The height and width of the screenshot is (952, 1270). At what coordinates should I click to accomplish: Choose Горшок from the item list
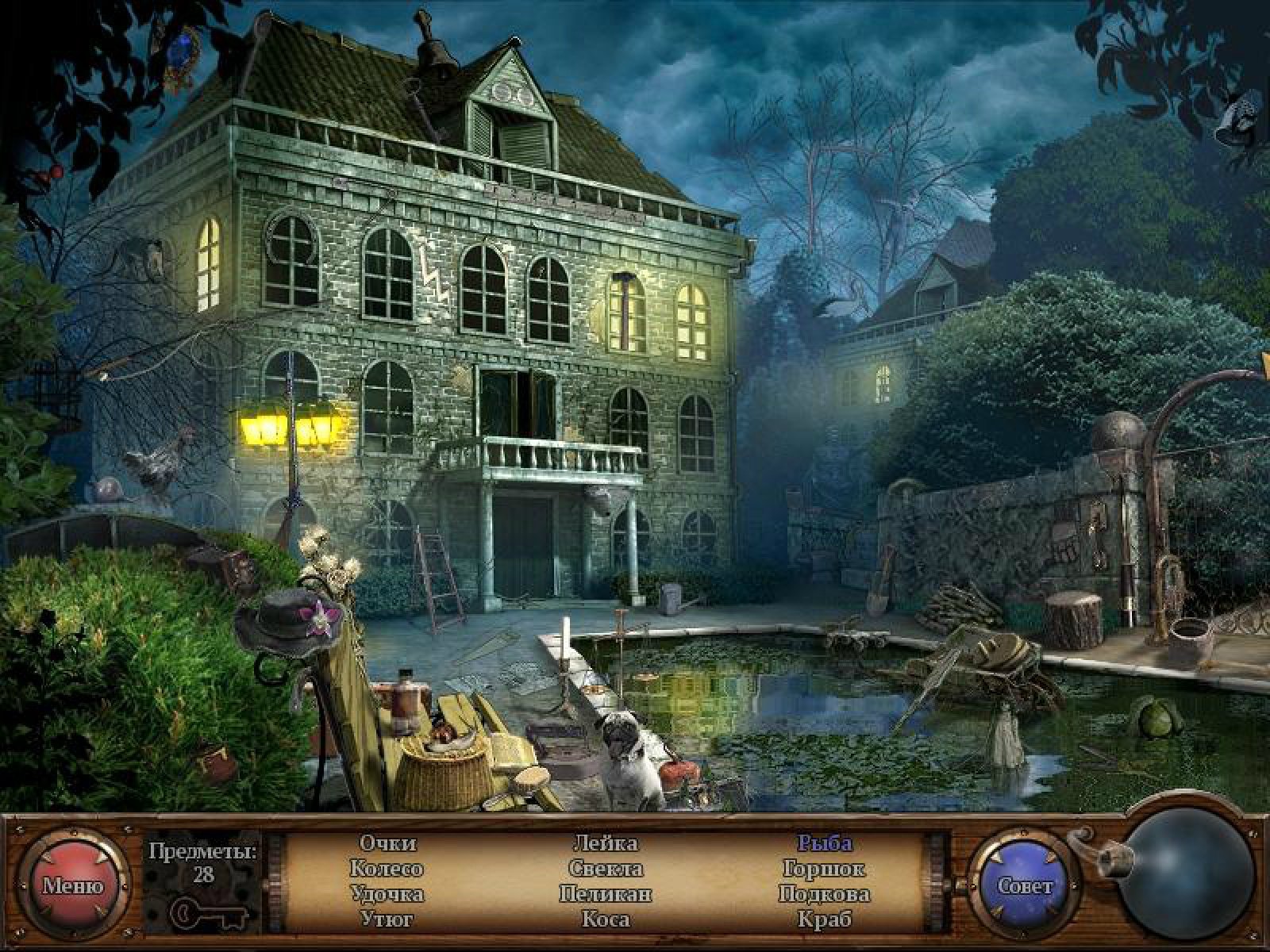pos(825,869)
